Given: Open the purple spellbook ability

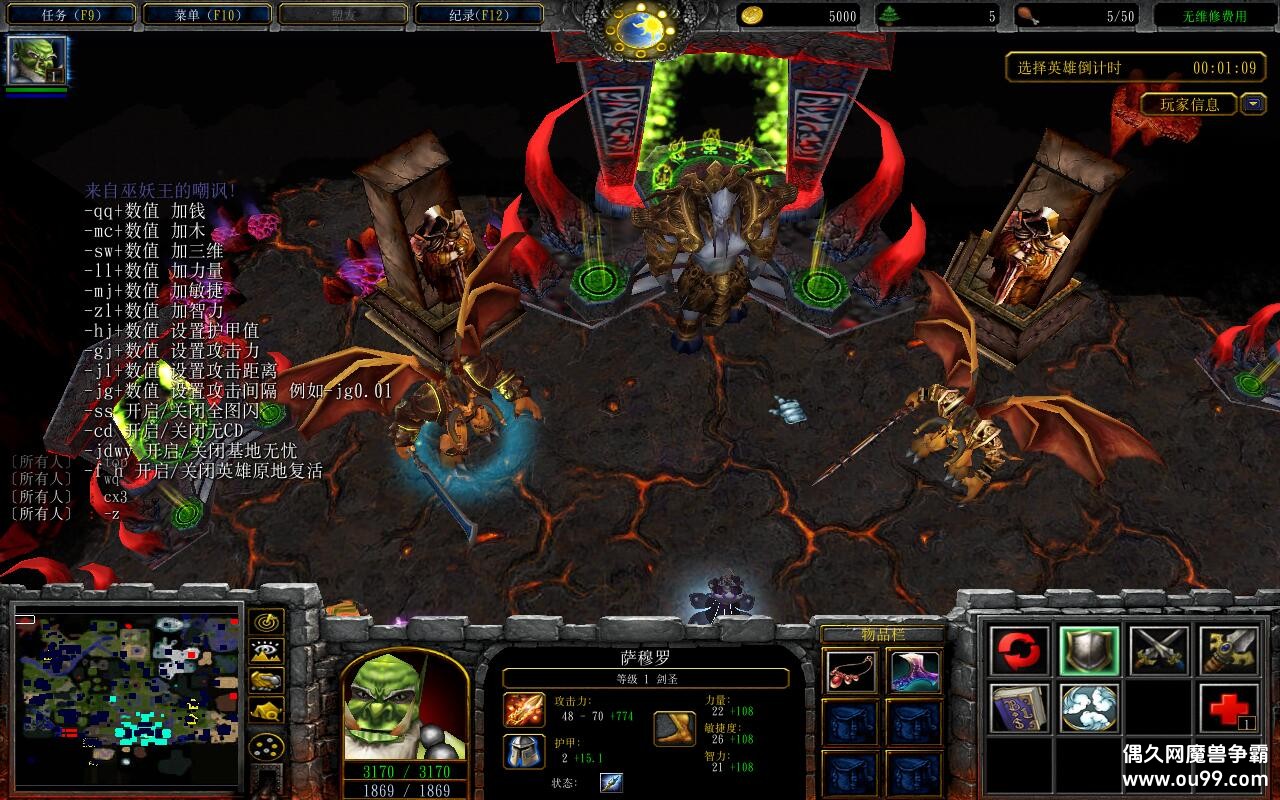Looking at the screenshot, I should (1020, 708).
